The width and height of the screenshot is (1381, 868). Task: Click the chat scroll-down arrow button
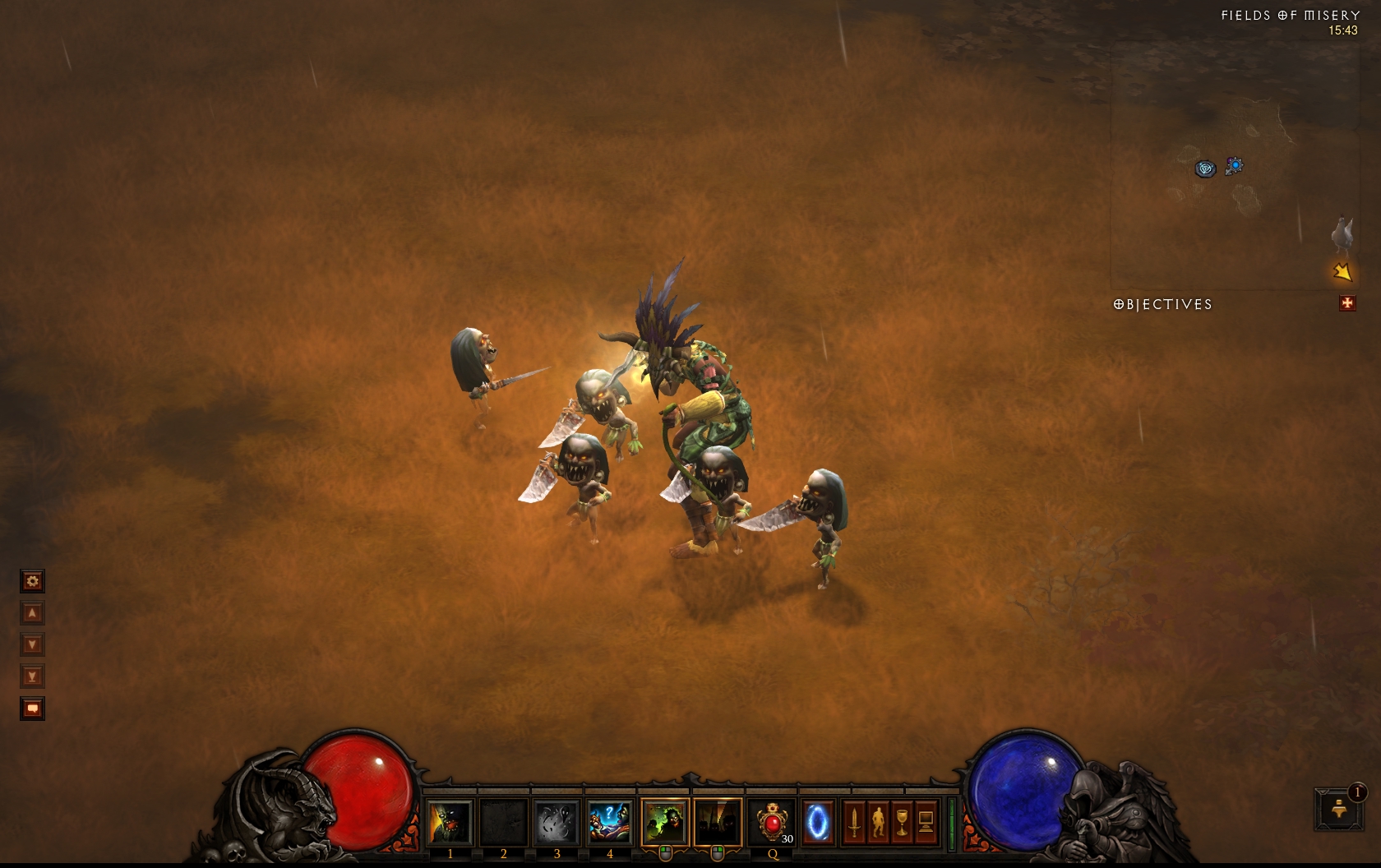click(x=32, y=644)
